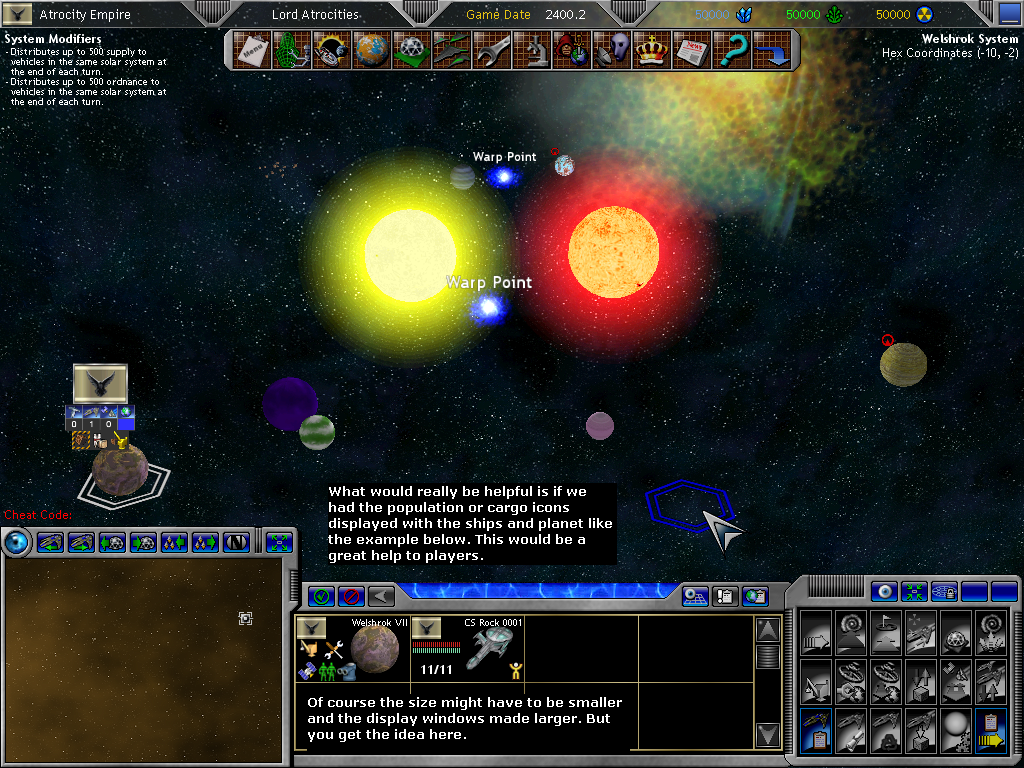Open the News newspaper icon

pyautogui.click(x=691, y=50)
